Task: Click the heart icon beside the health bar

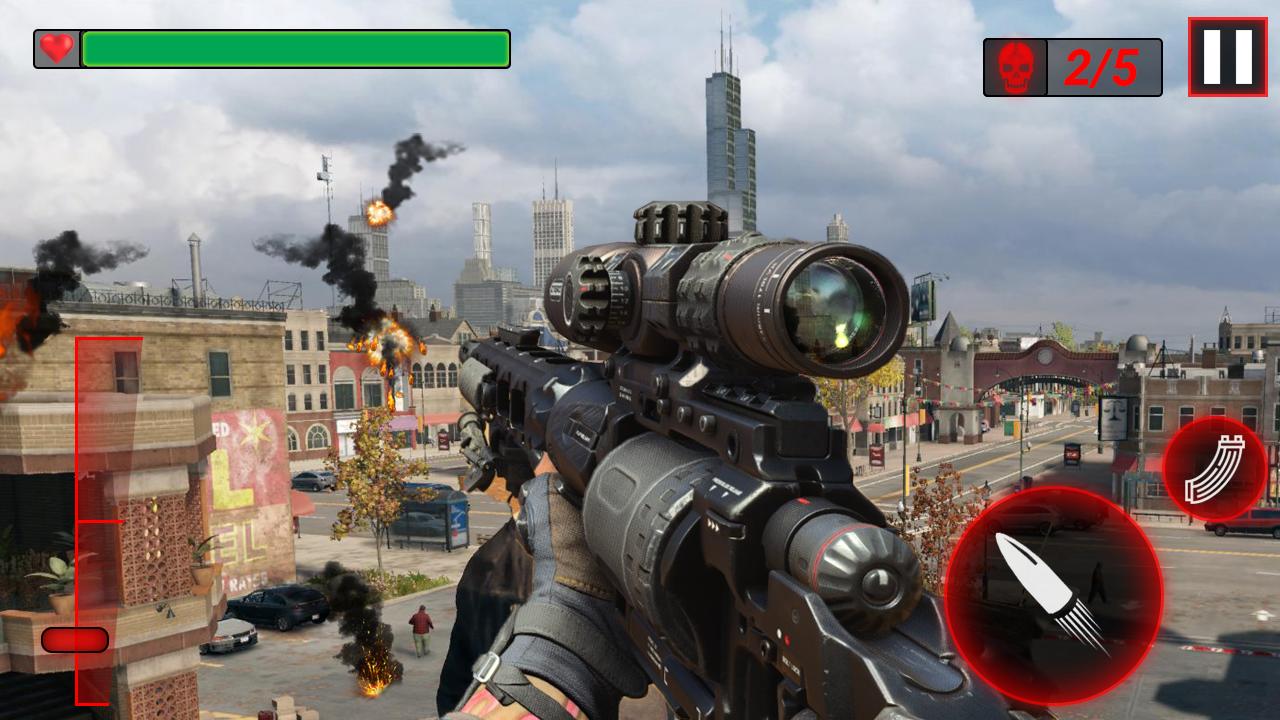Action: (x=55, y=48)
